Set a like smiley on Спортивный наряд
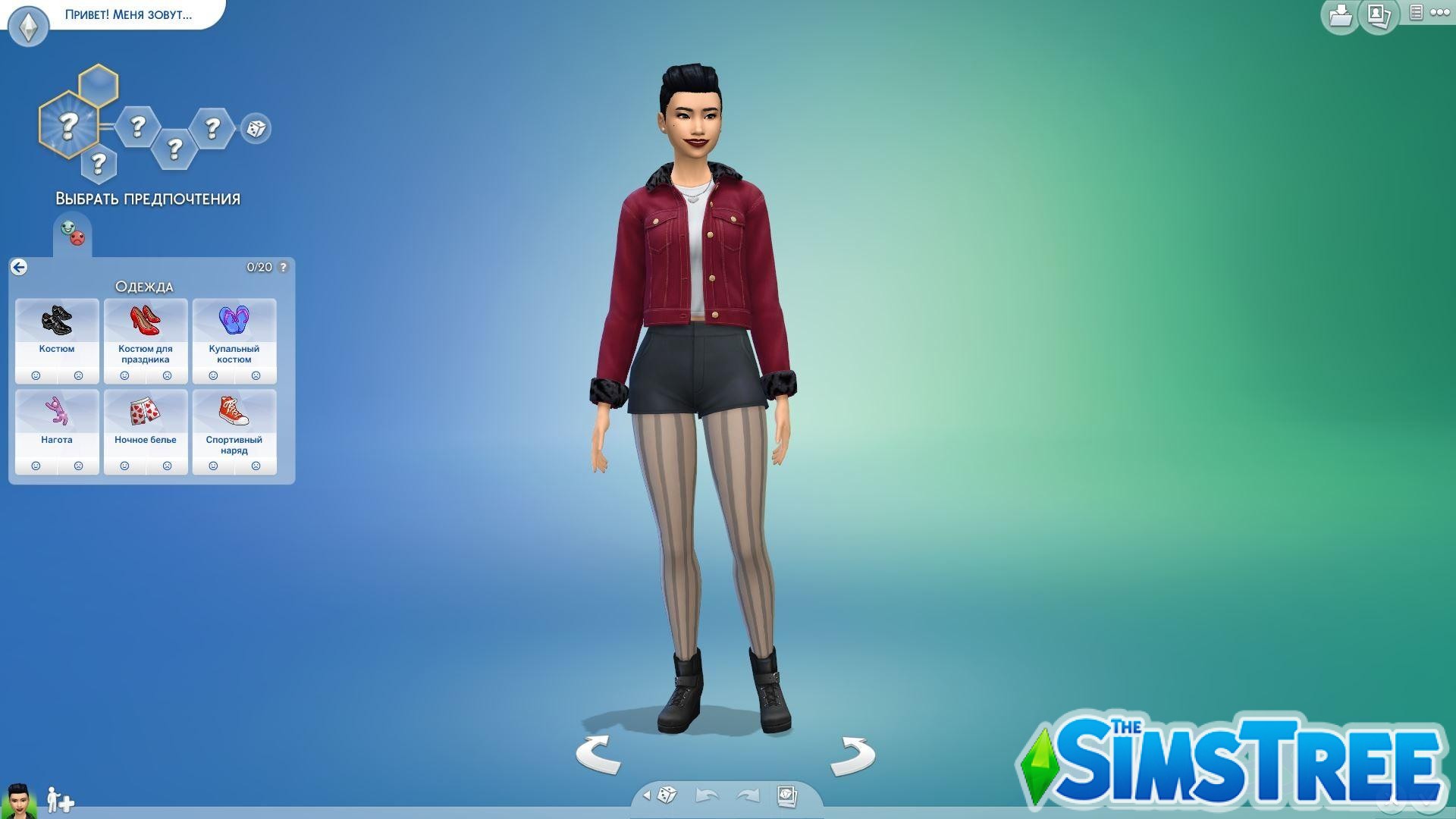This screenshot has height=819, width=1456. tap(213, 466)
